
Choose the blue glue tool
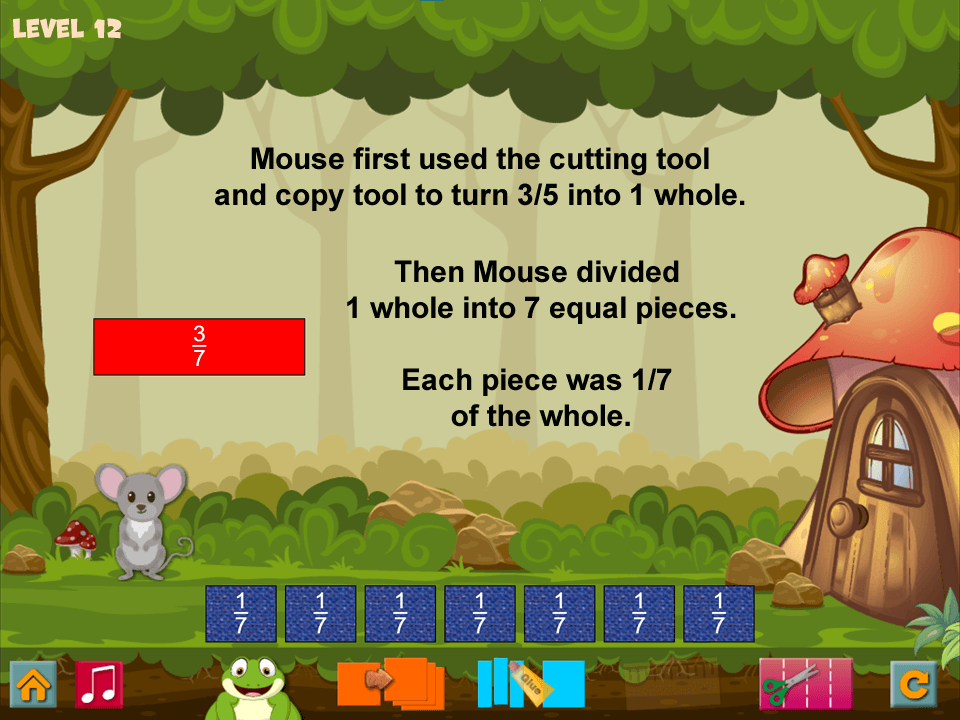click(530, 683)
